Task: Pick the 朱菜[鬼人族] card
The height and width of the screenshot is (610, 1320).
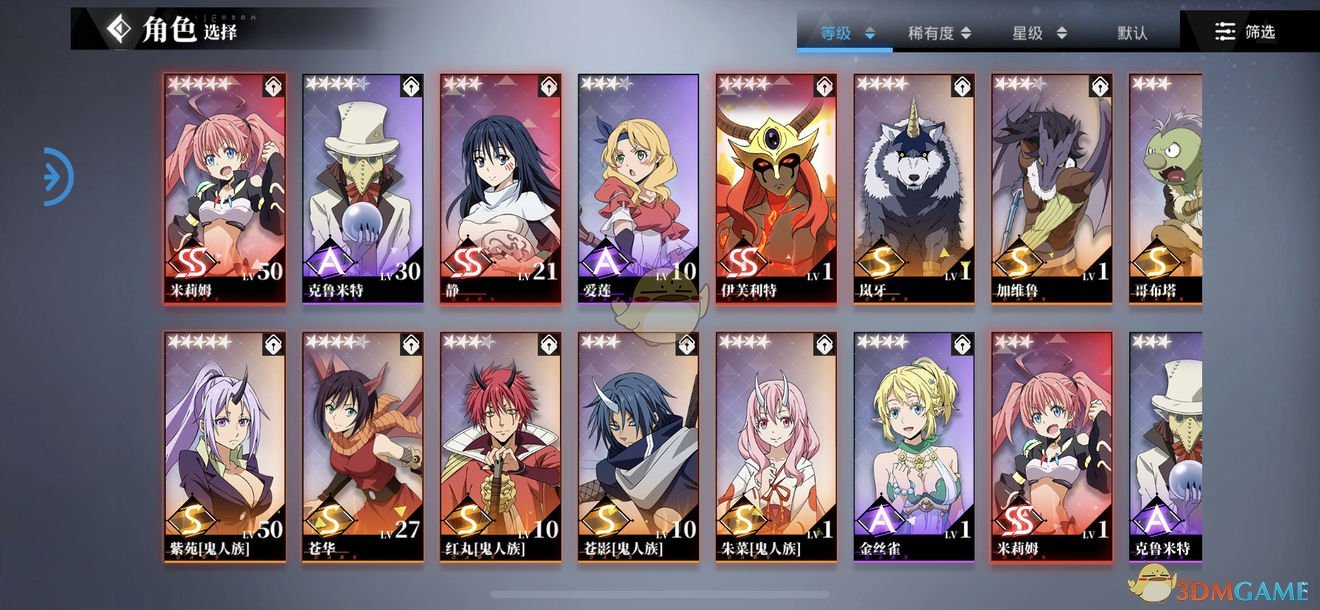Action: 777,446
